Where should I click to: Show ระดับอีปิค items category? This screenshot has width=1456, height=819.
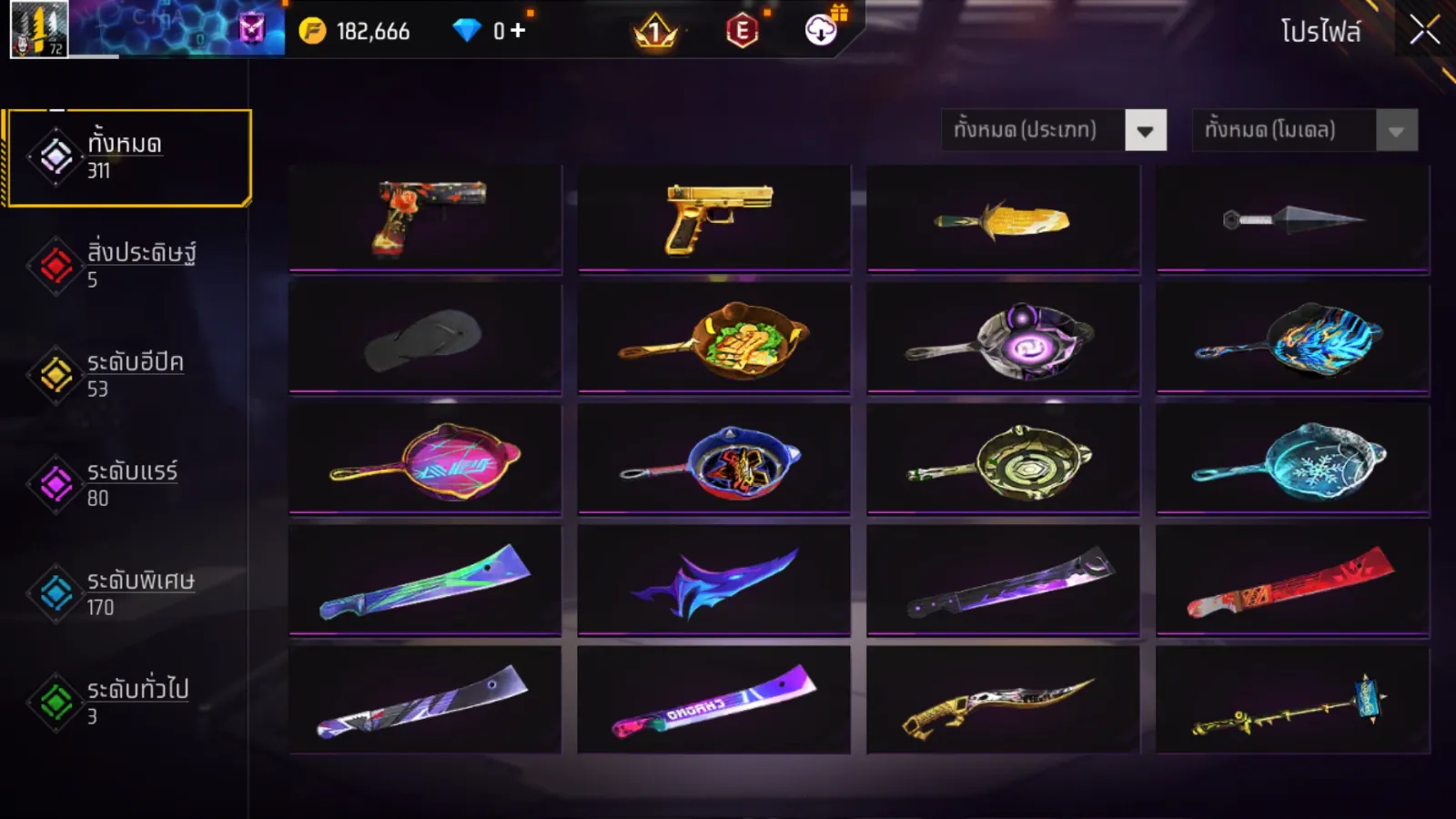[x=128, y=374]
